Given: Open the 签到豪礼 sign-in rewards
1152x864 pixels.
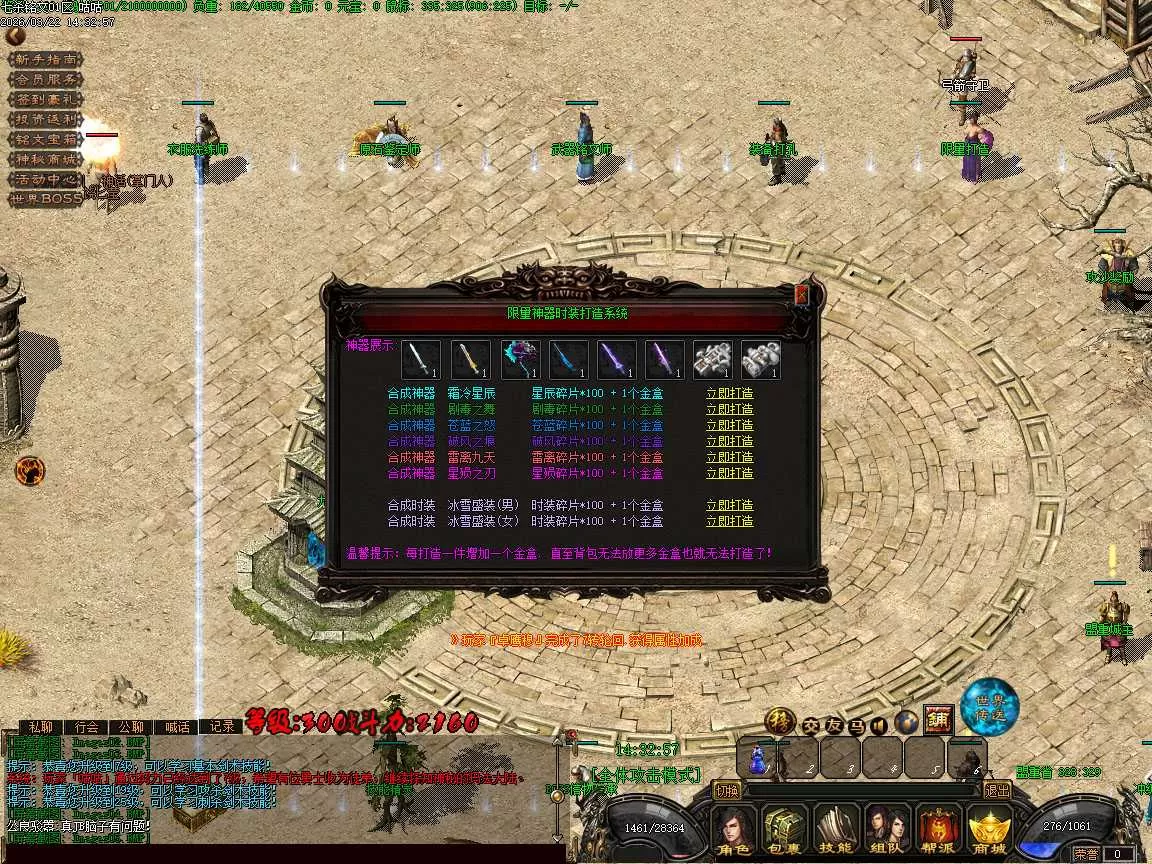Looking at the screenshot, I should coord(45,100).
